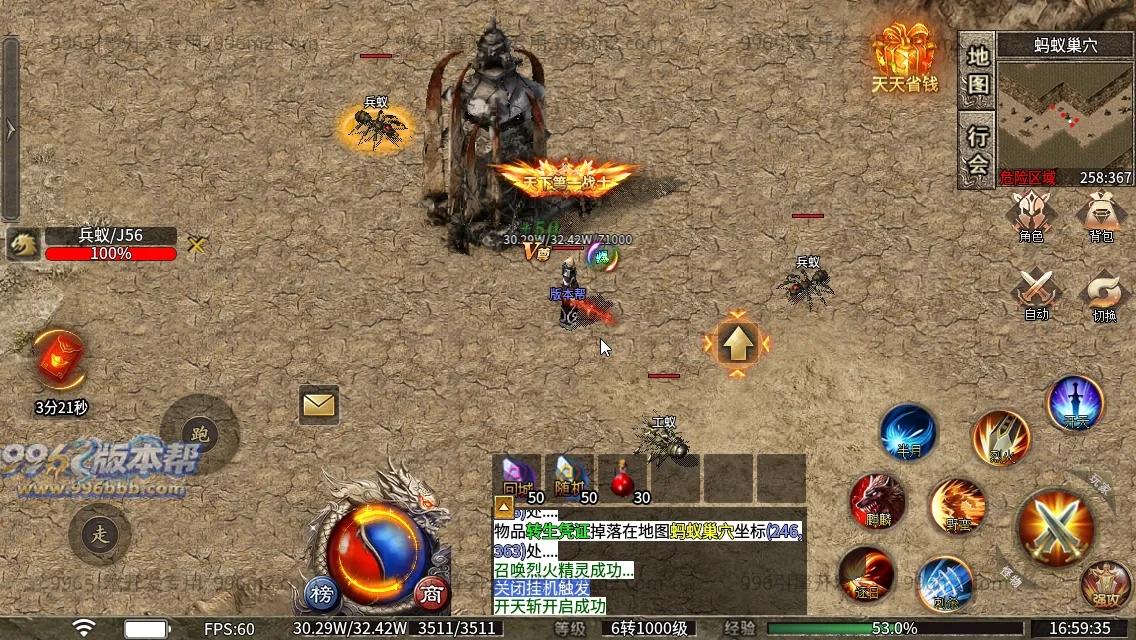Open the mail envelope icon
The image size is (1136, 640).
pos(319,405)
